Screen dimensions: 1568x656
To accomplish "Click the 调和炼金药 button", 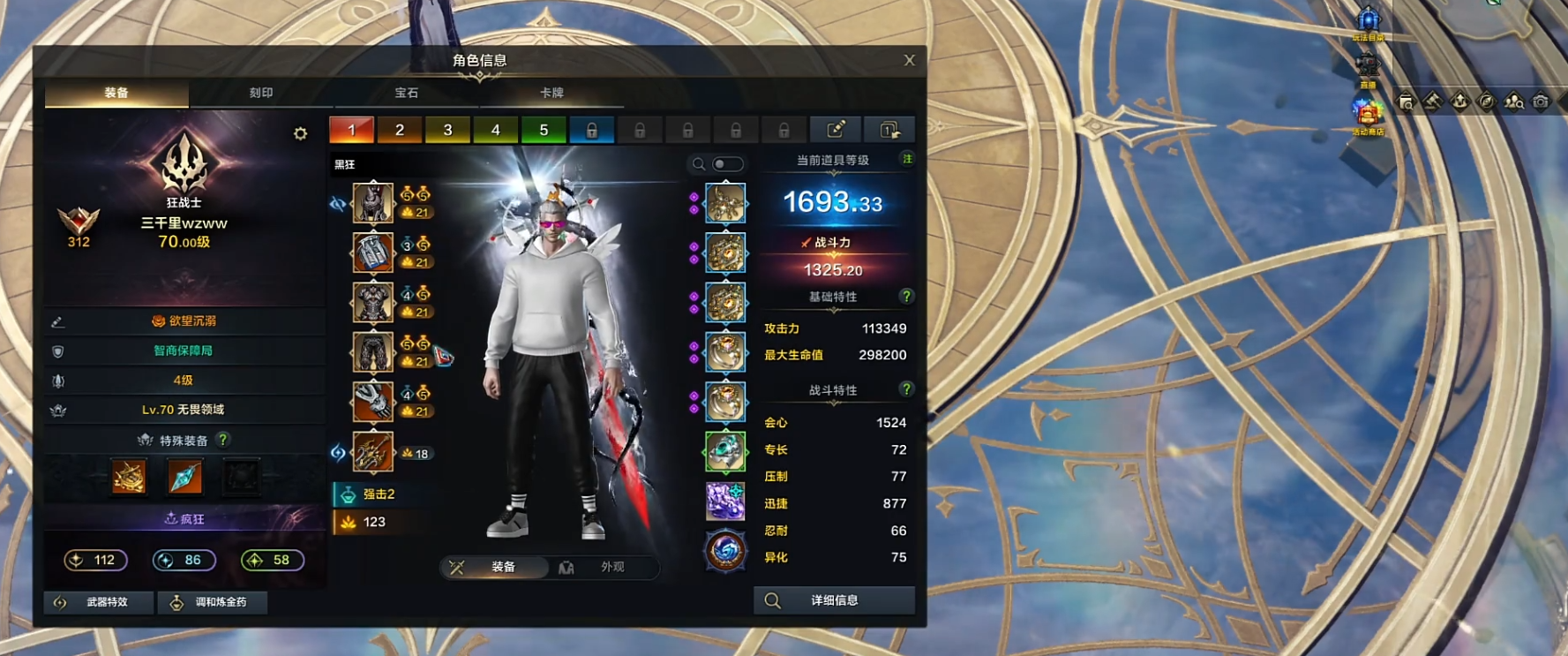I will 212,602.
